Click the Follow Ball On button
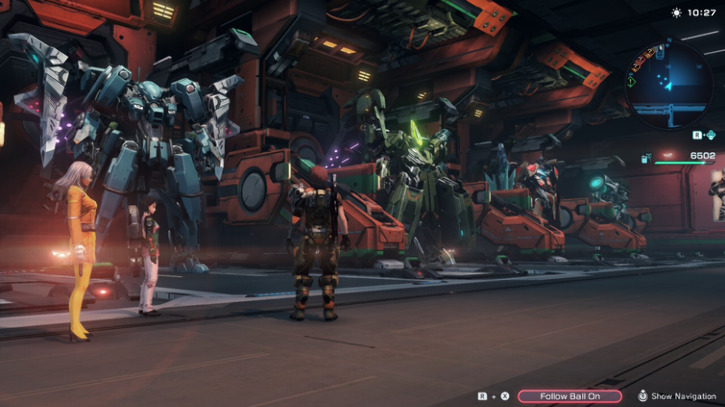The width and height of the screenshot is (725, 407). point(570,396)
